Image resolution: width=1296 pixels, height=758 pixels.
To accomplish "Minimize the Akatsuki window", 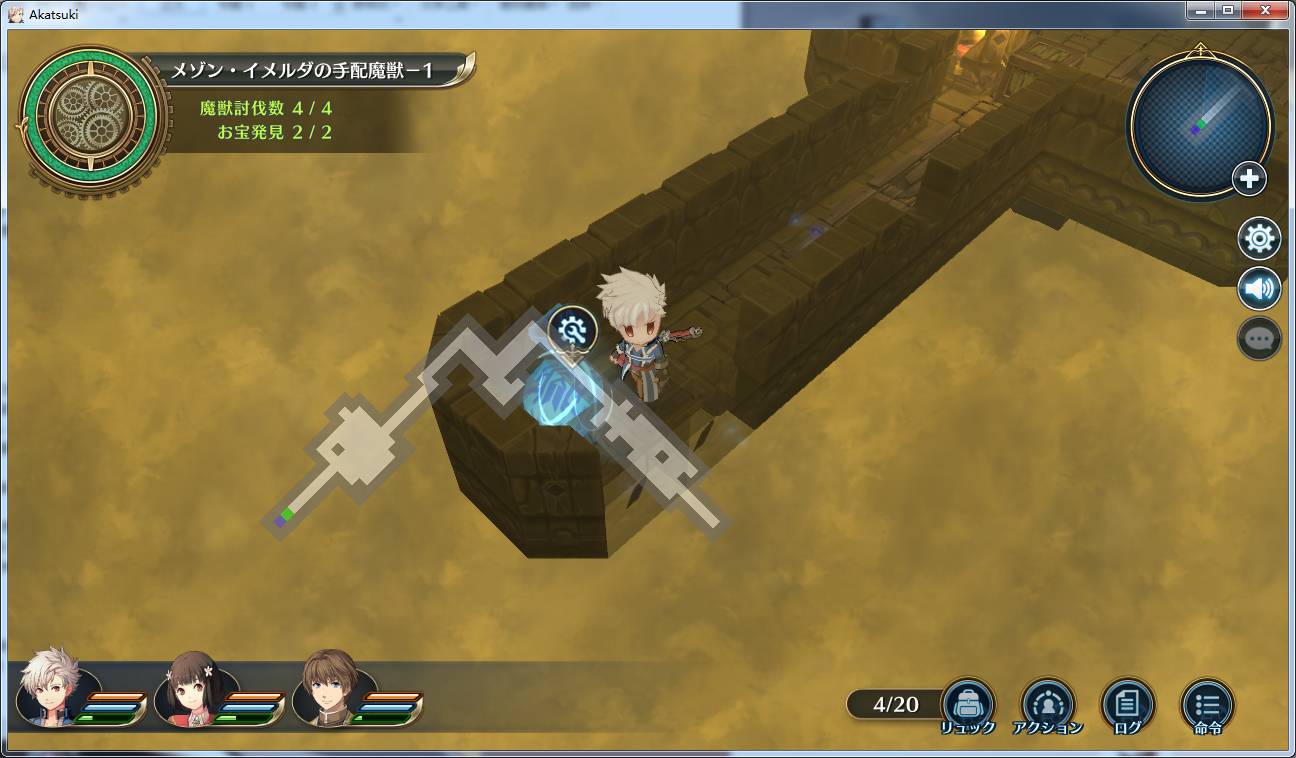I will 1201,10.
